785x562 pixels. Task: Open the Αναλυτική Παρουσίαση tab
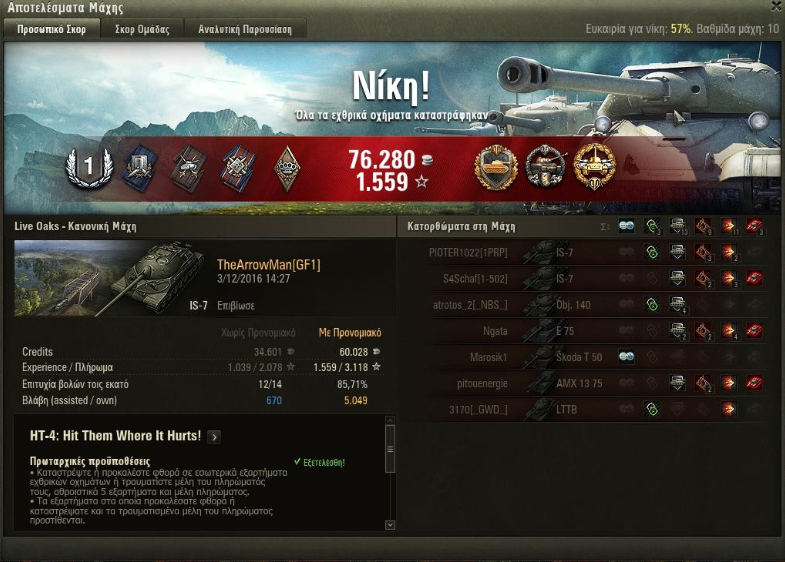point(245,29)
